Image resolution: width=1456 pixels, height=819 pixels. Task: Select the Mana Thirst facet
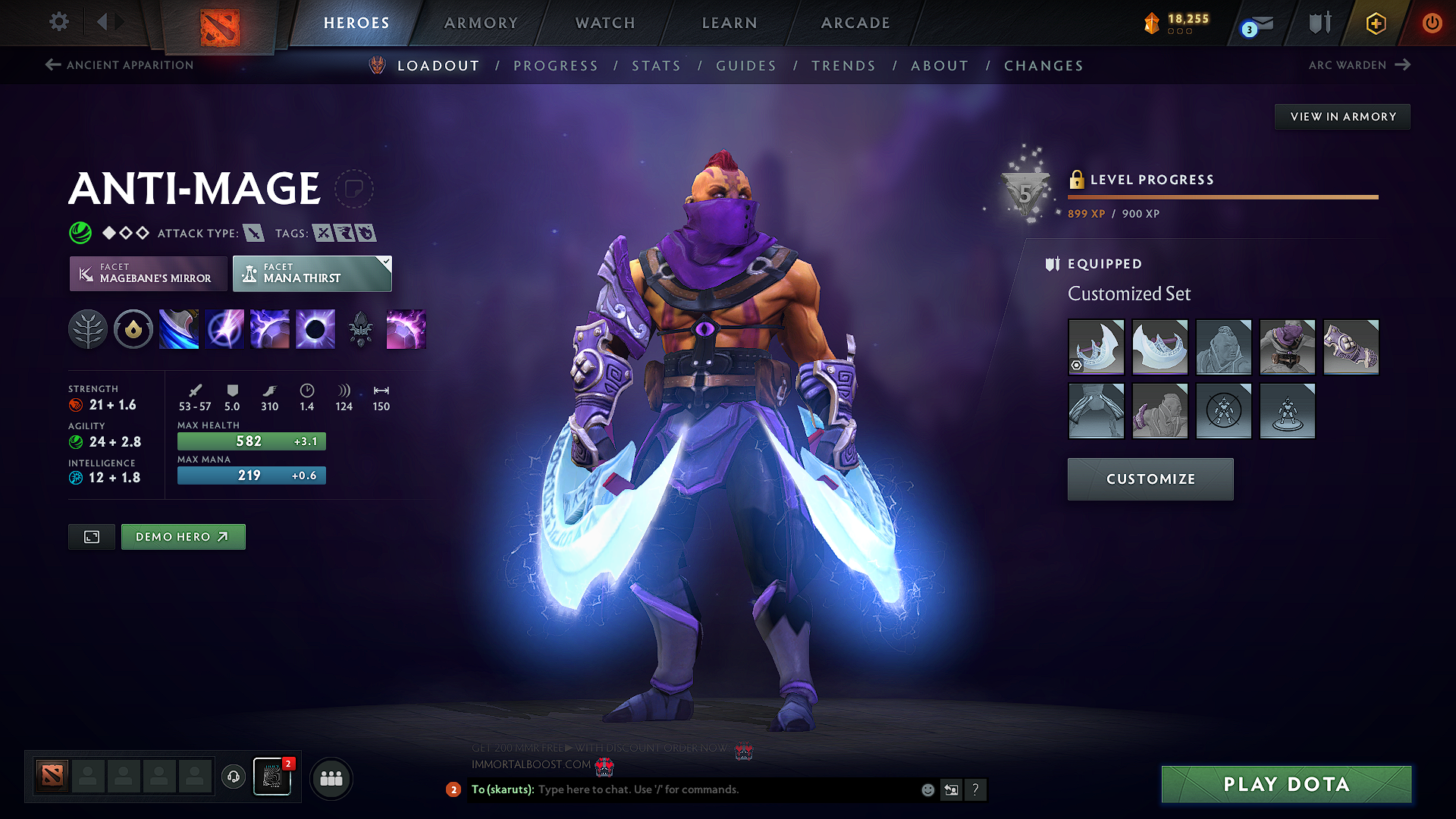click(x=312, y=273)
